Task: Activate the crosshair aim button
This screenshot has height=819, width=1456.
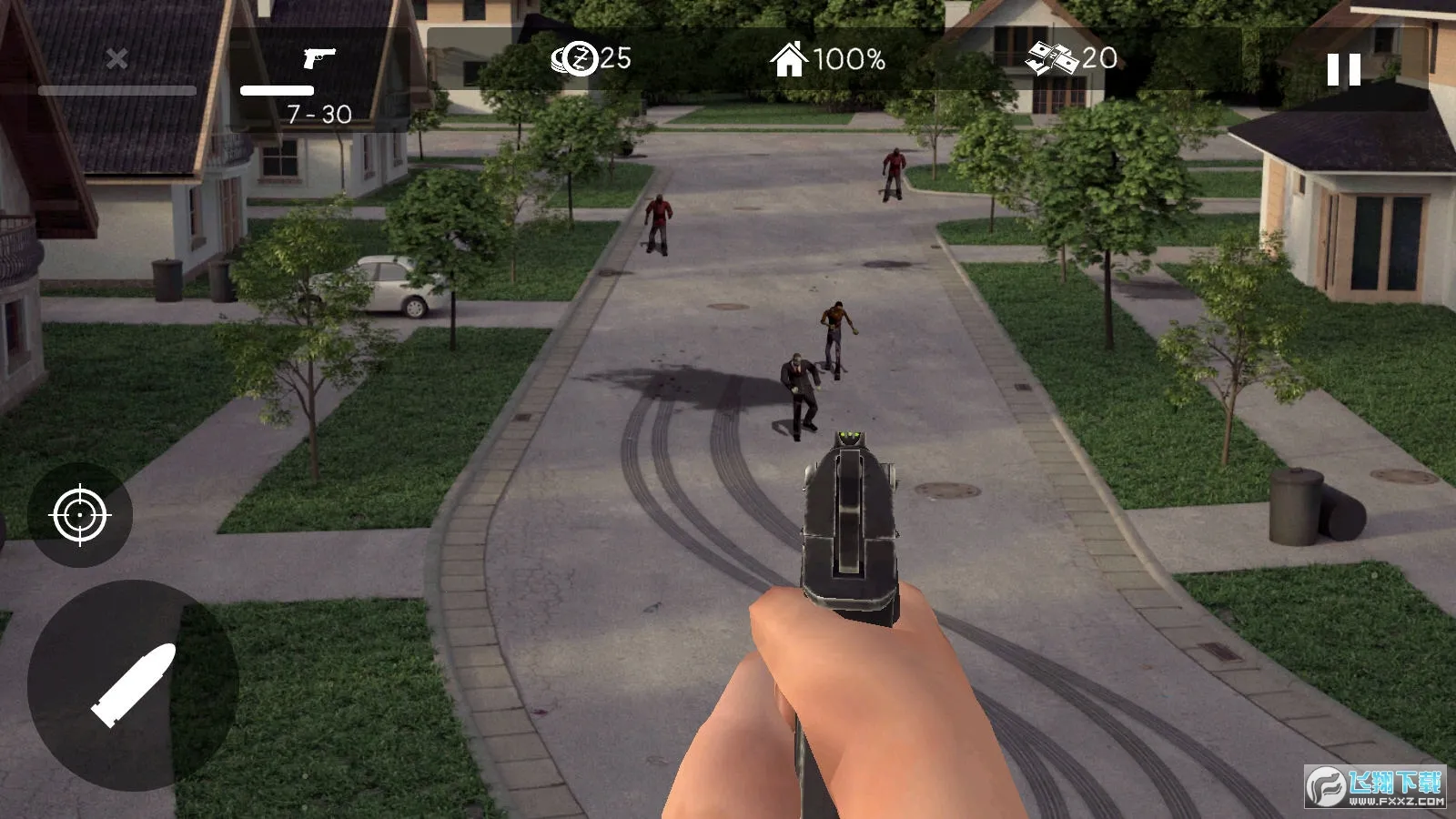Action: [81, 515]
